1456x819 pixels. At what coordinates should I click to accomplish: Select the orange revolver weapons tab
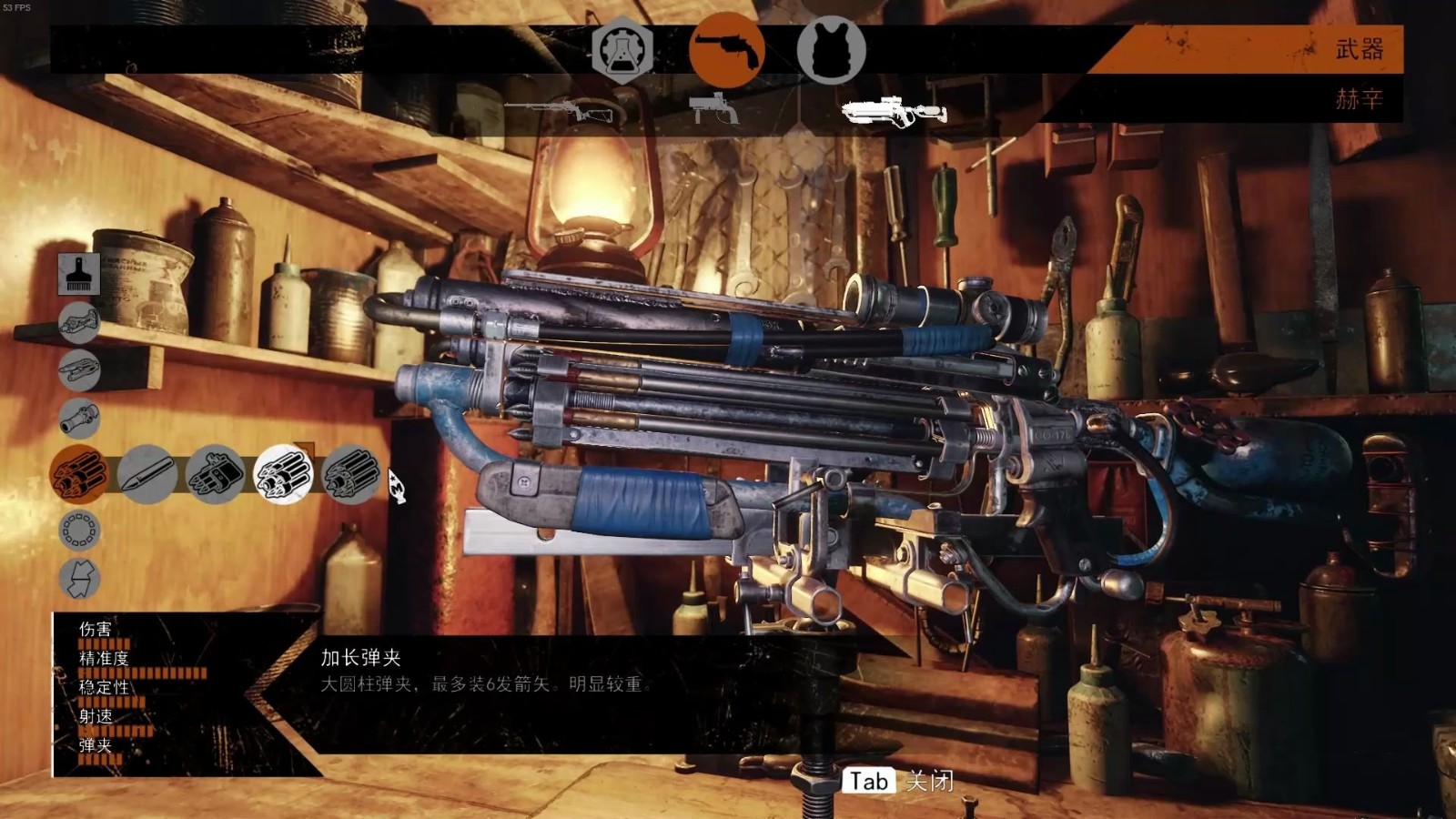tap(726, 50)
